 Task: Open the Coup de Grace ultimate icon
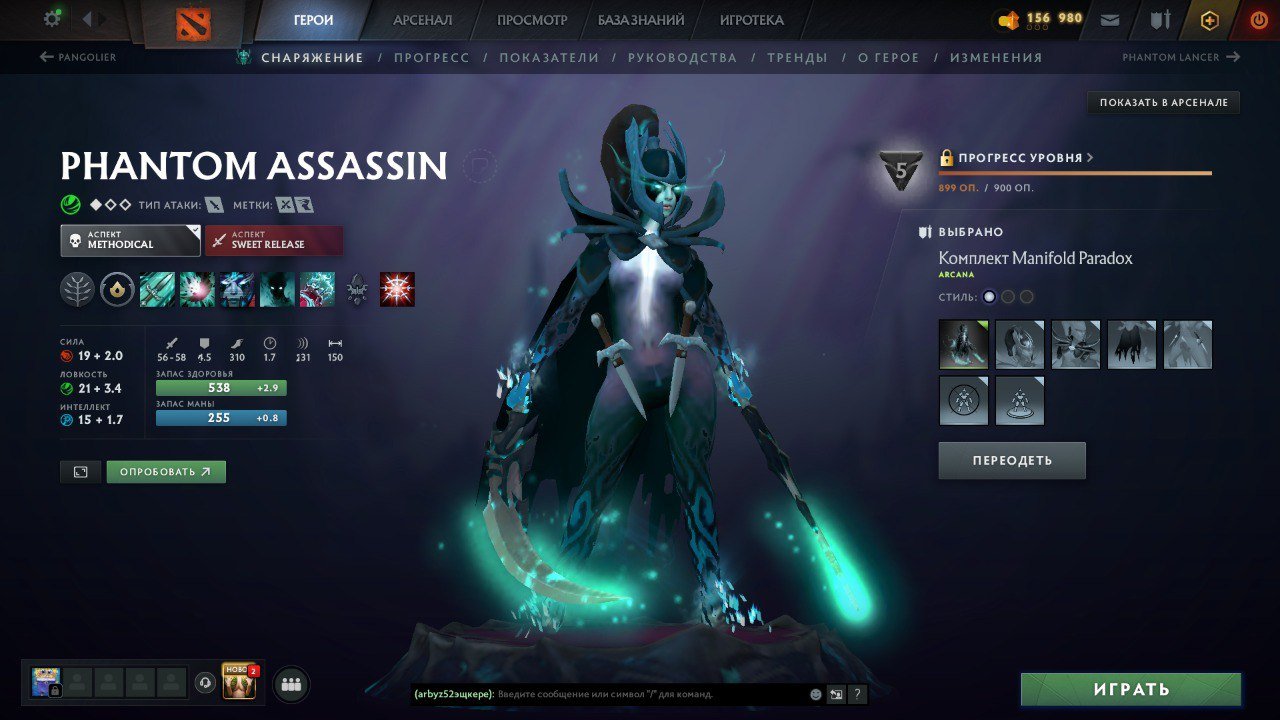tap(317, 291)
